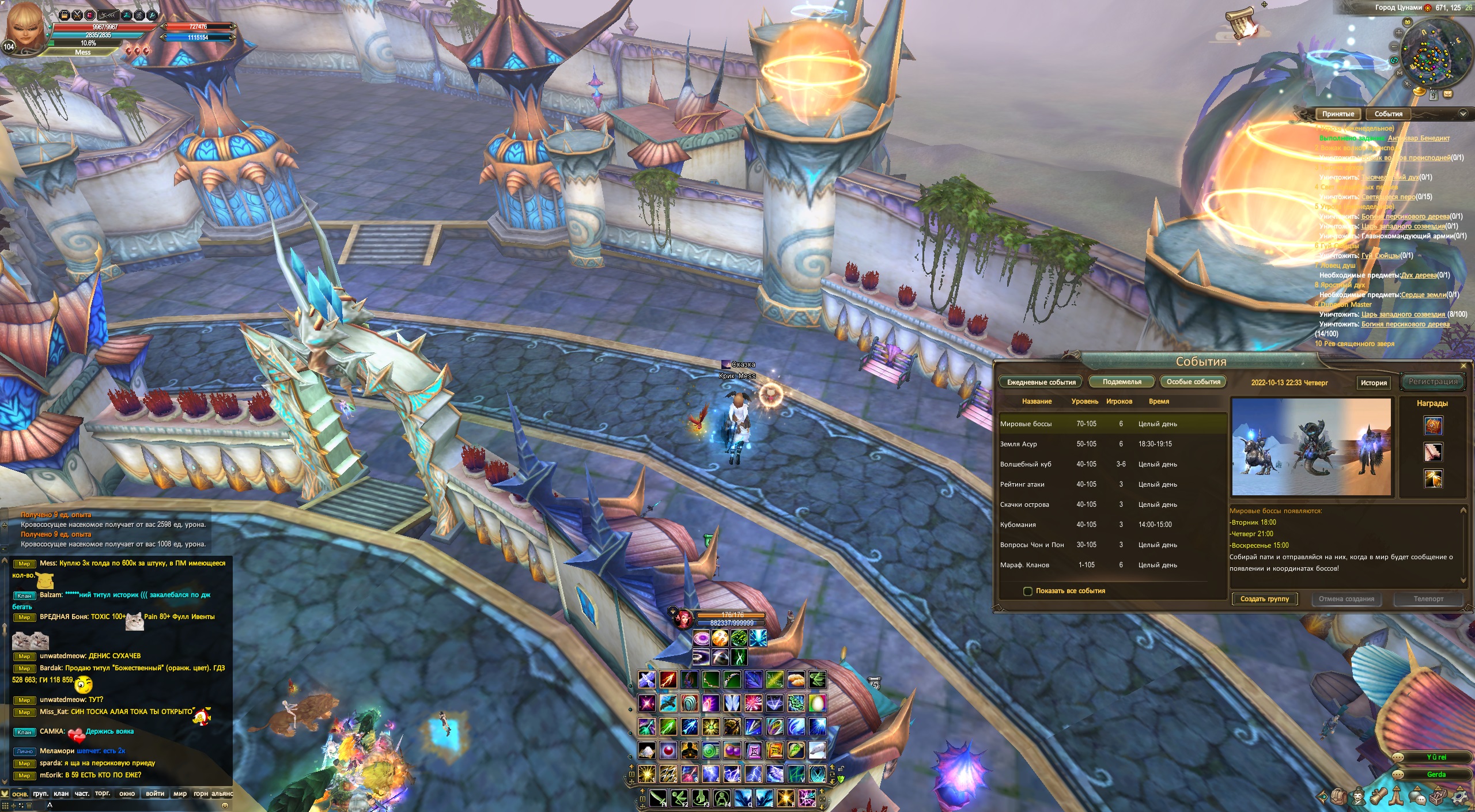The image size is (1475, 812).
Task: Click the Телепорт button
Action: pyautogui.click(x=1428, y=599)
